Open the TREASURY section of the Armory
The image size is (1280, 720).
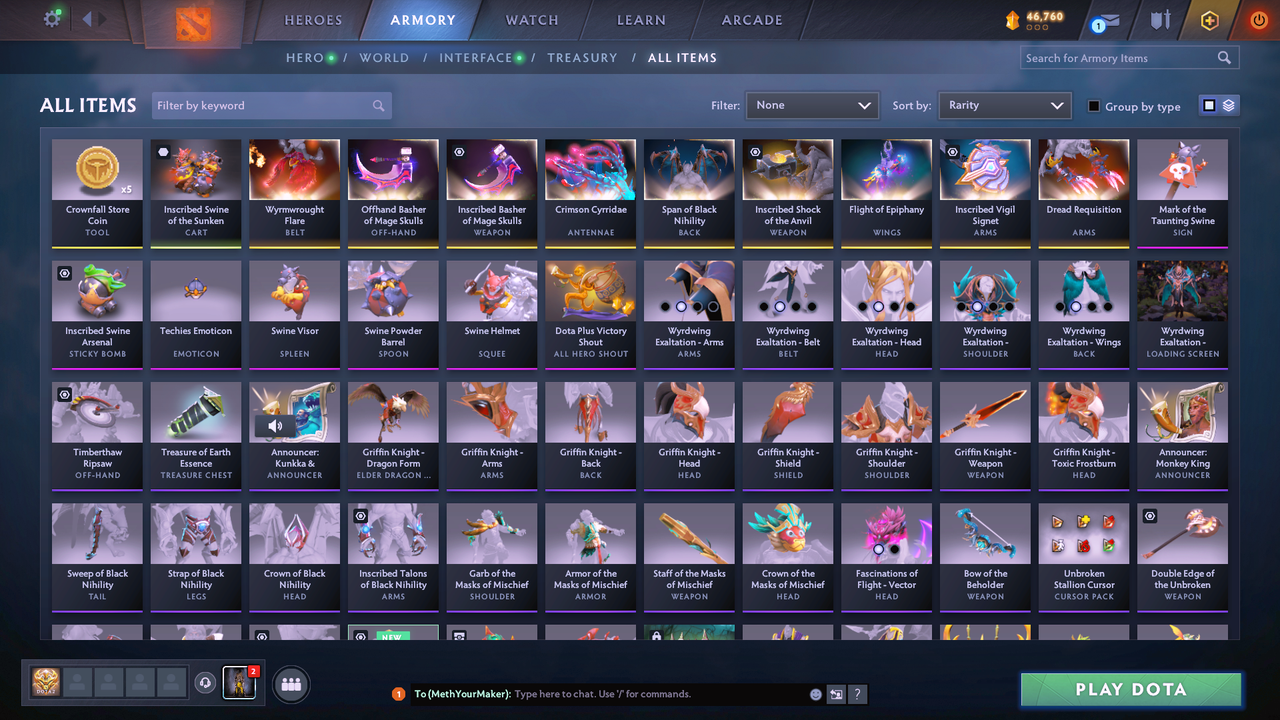(x=583, y=58)
